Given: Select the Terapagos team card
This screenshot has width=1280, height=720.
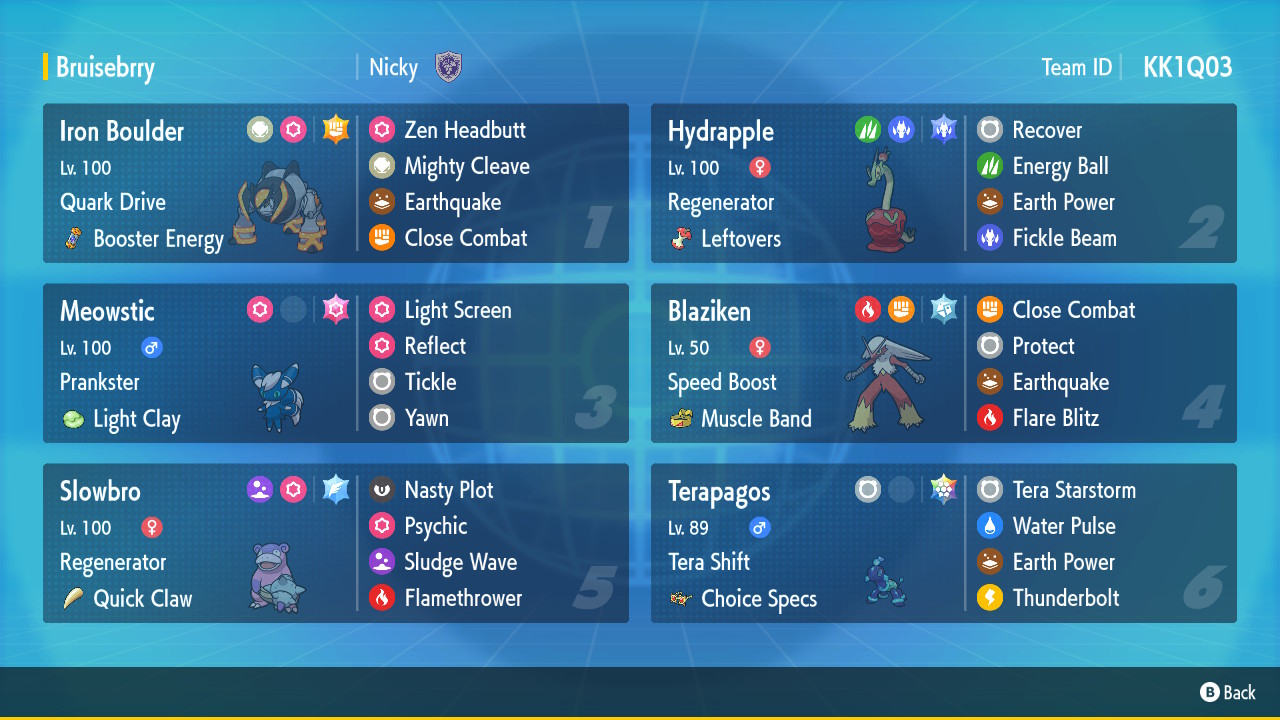Looking at the screenshot, I should coord(943,543).
